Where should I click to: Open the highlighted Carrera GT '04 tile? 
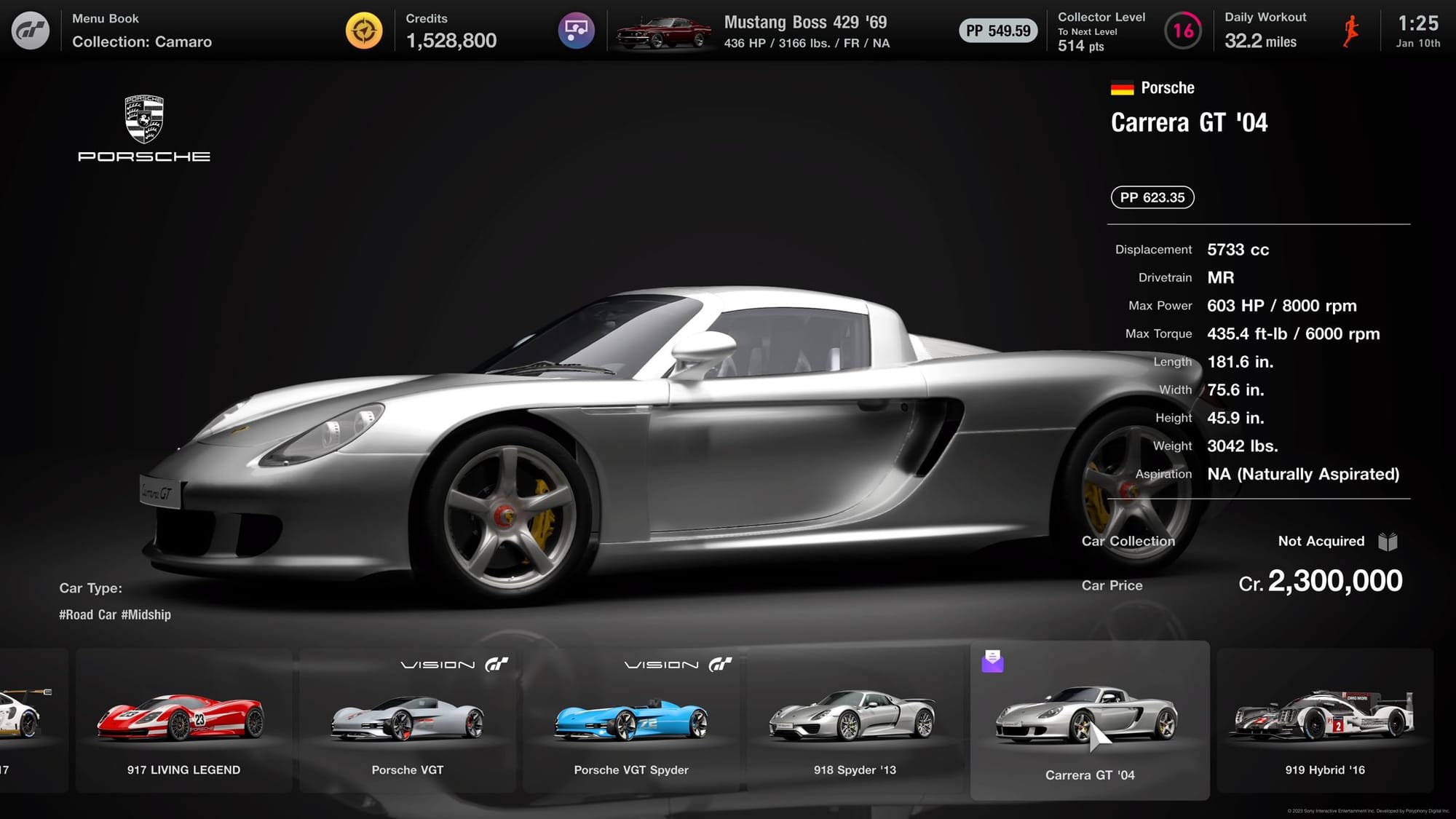click(1089, 720)
